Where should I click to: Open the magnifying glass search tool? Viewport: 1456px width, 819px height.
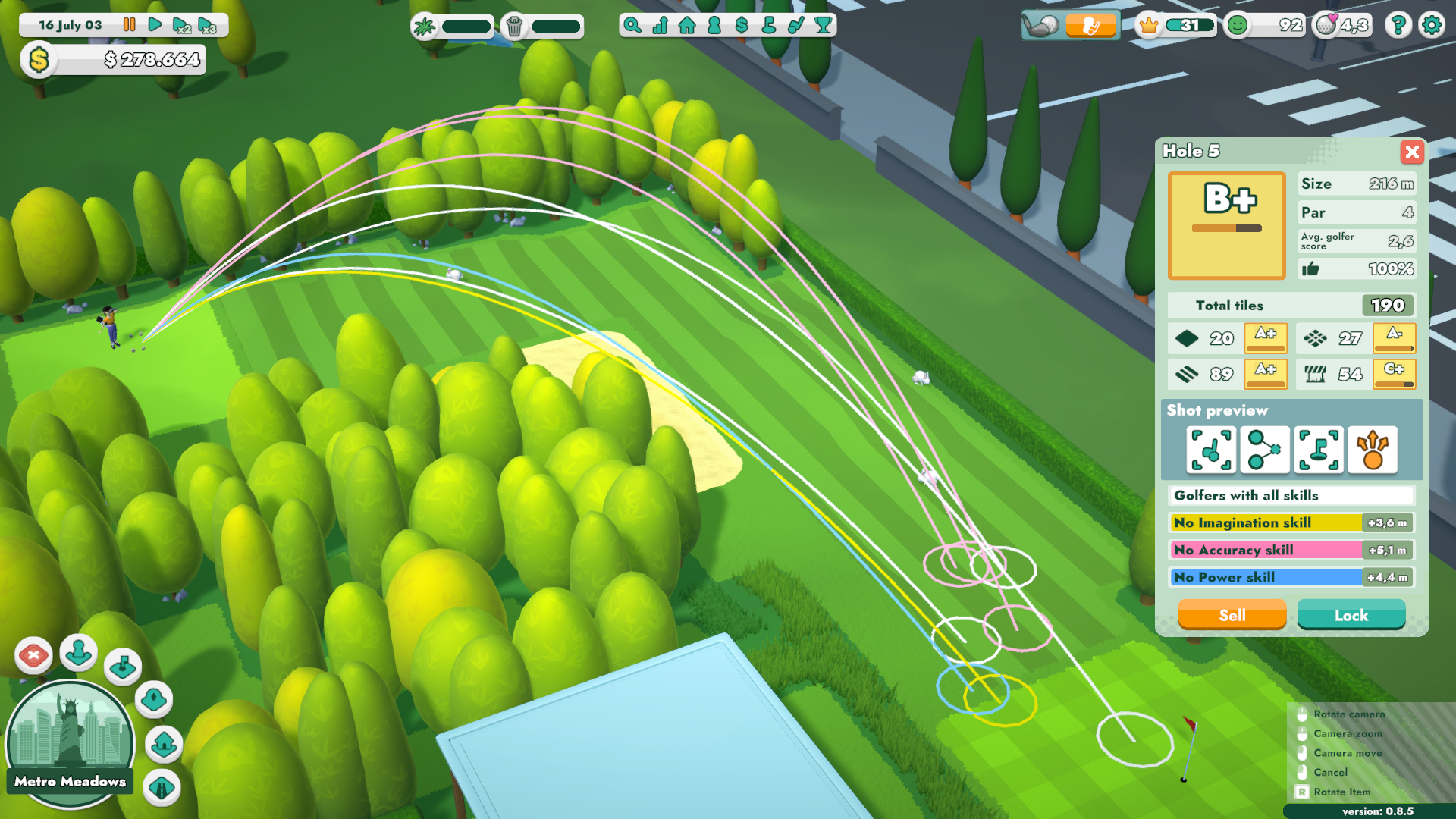click(632, 26)
